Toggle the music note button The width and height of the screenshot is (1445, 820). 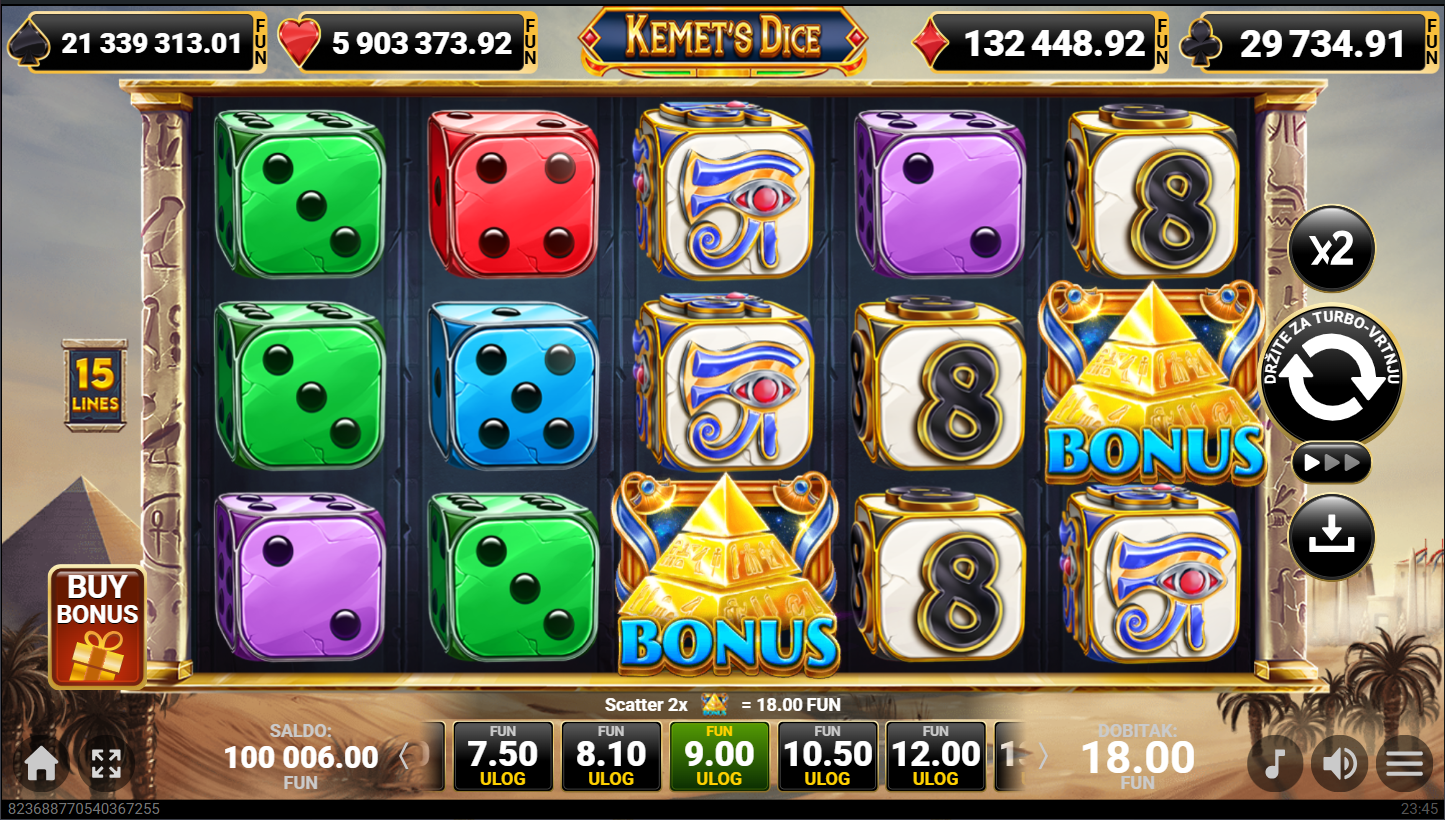click(x=1274, y=764)
